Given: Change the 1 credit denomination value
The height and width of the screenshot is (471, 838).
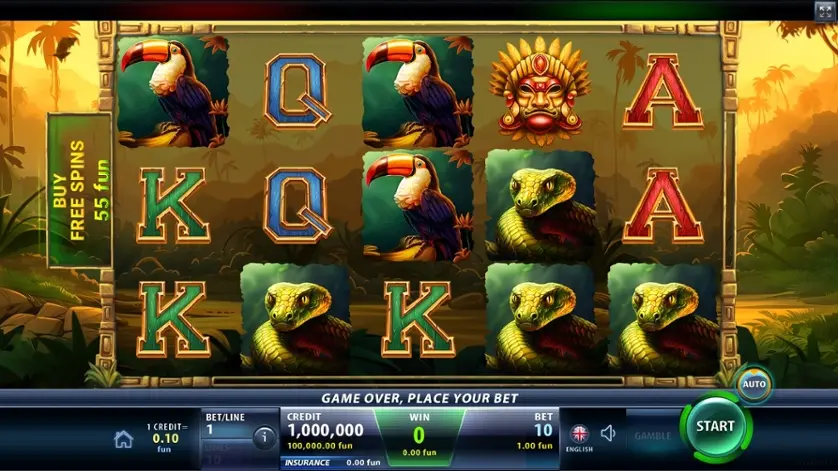Looking at the screenshot, I should coord(166,437).
